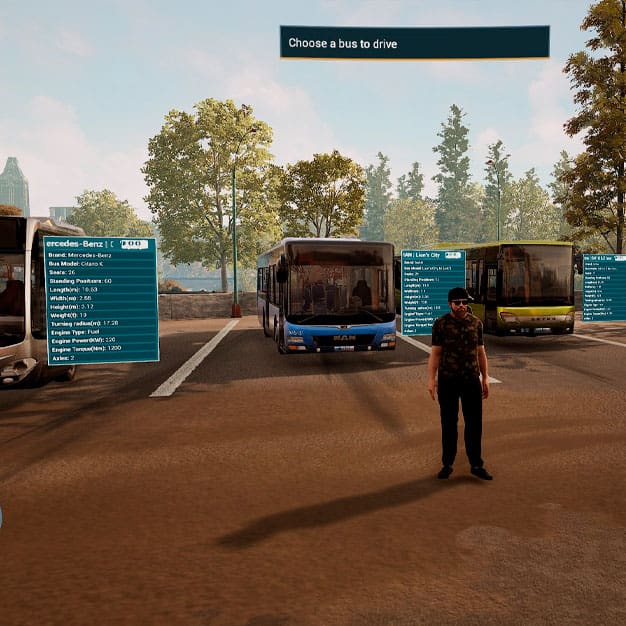Choose the blue MAN bus to drive
Viewport: 626px width, 626px height.
(x=326, y=296)
